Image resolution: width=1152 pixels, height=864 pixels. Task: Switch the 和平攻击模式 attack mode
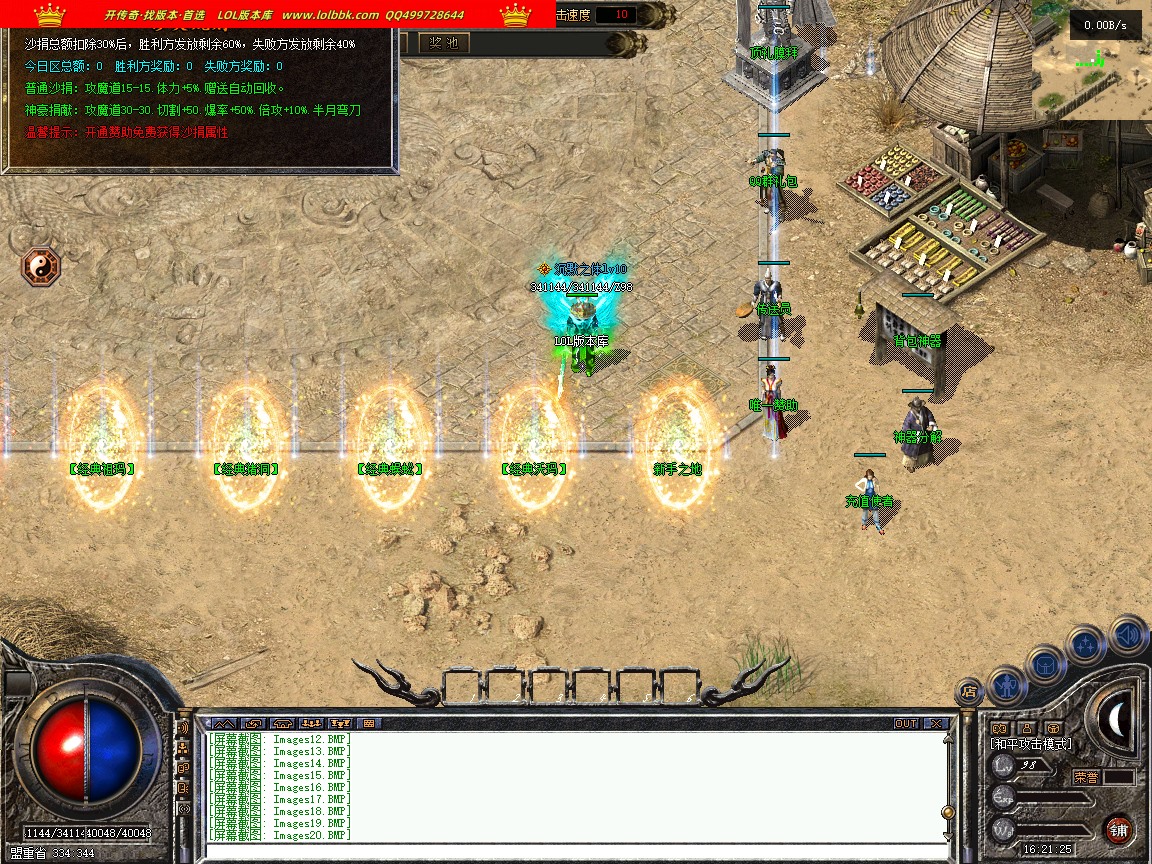[1030, 744]
